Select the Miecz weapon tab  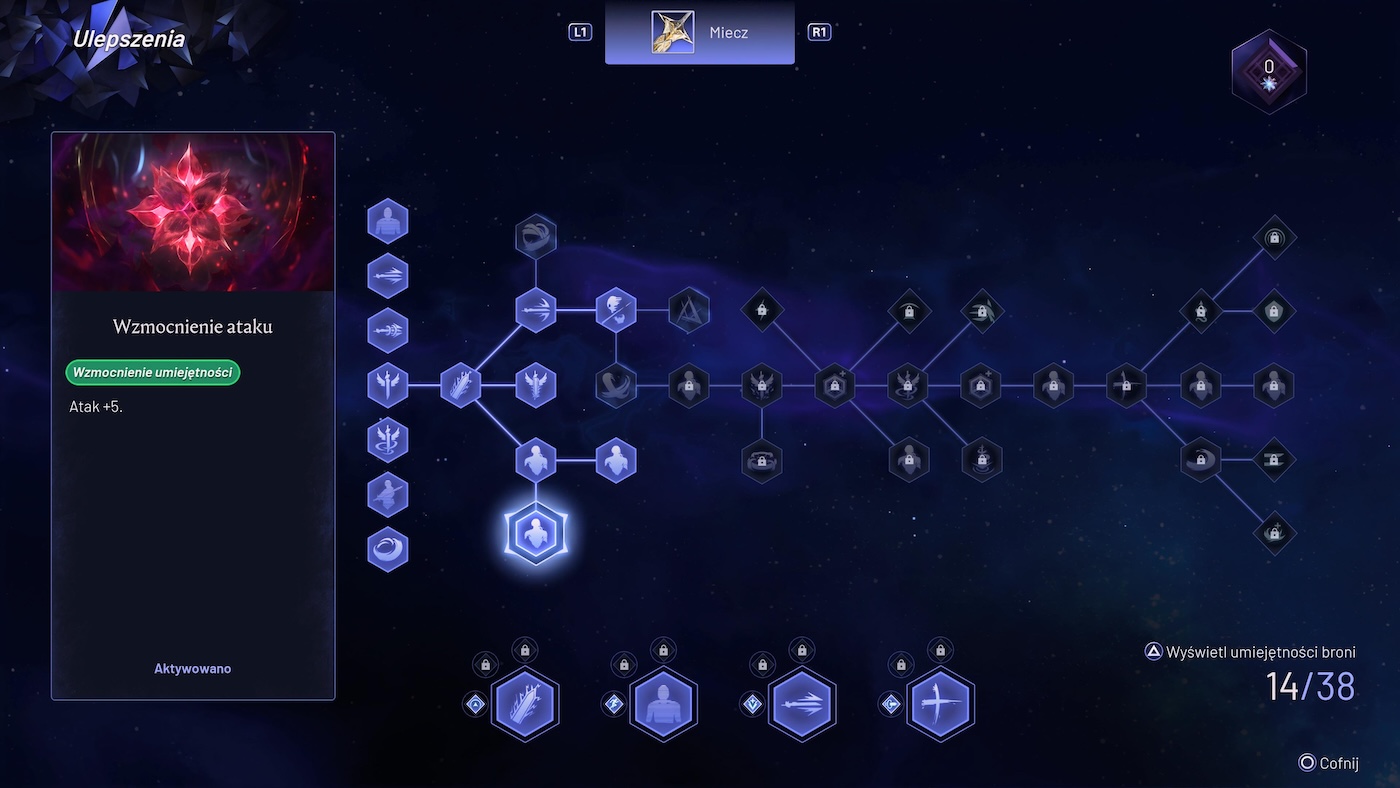coord(700,33)
